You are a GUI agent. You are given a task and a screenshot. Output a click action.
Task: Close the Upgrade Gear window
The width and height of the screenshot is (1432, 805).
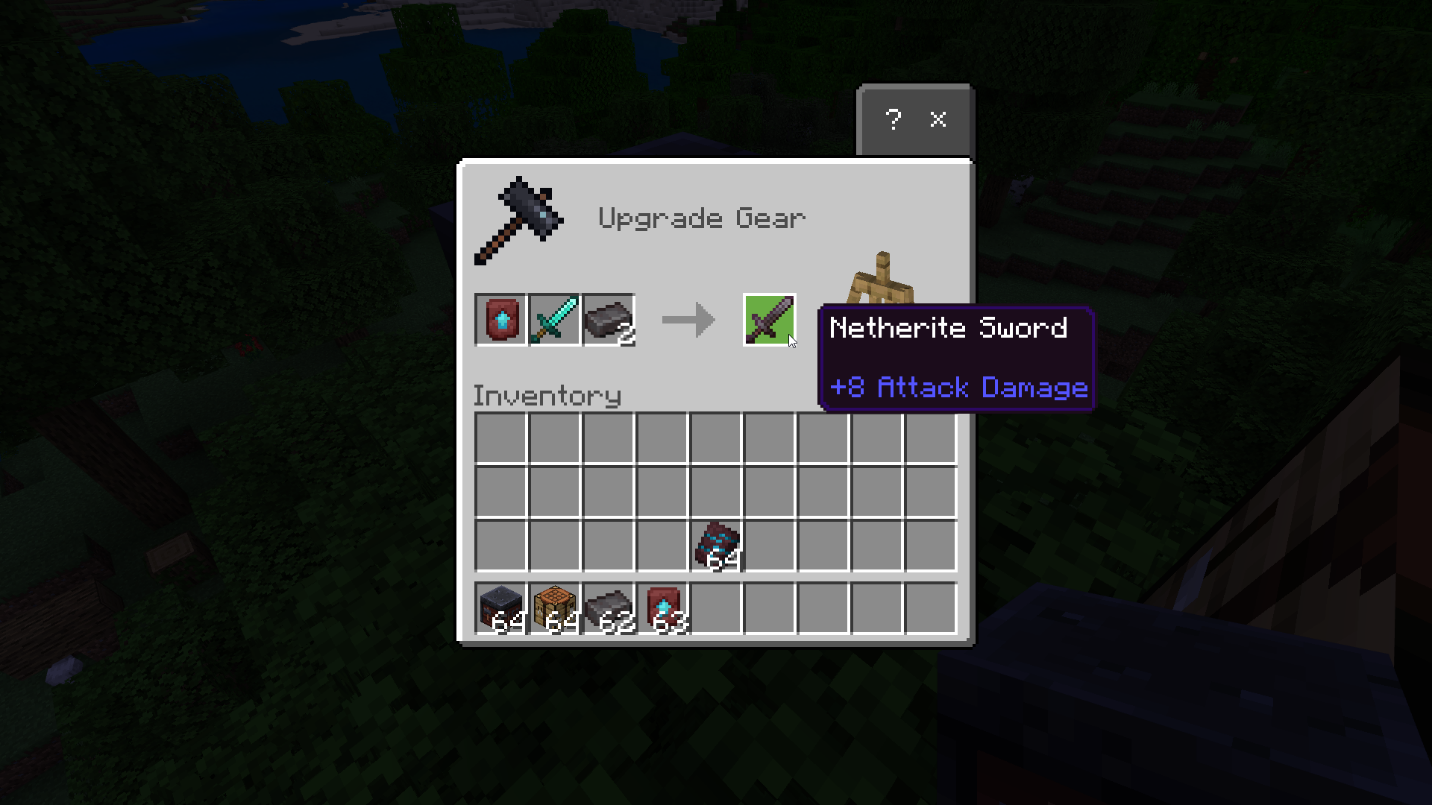938,120
